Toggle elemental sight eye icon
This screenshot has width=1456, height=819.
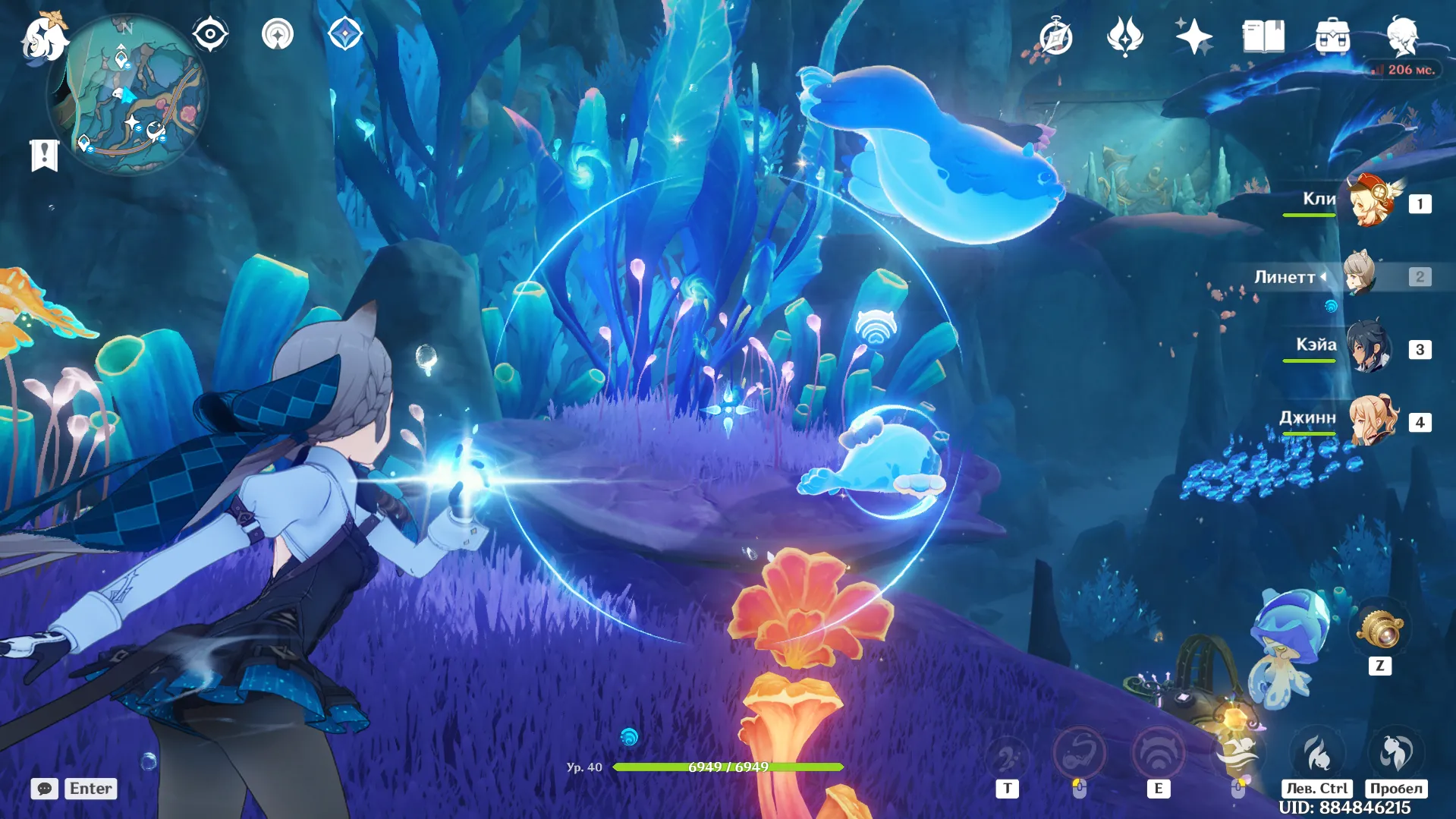pyautogui.click(x=210, y=34)
